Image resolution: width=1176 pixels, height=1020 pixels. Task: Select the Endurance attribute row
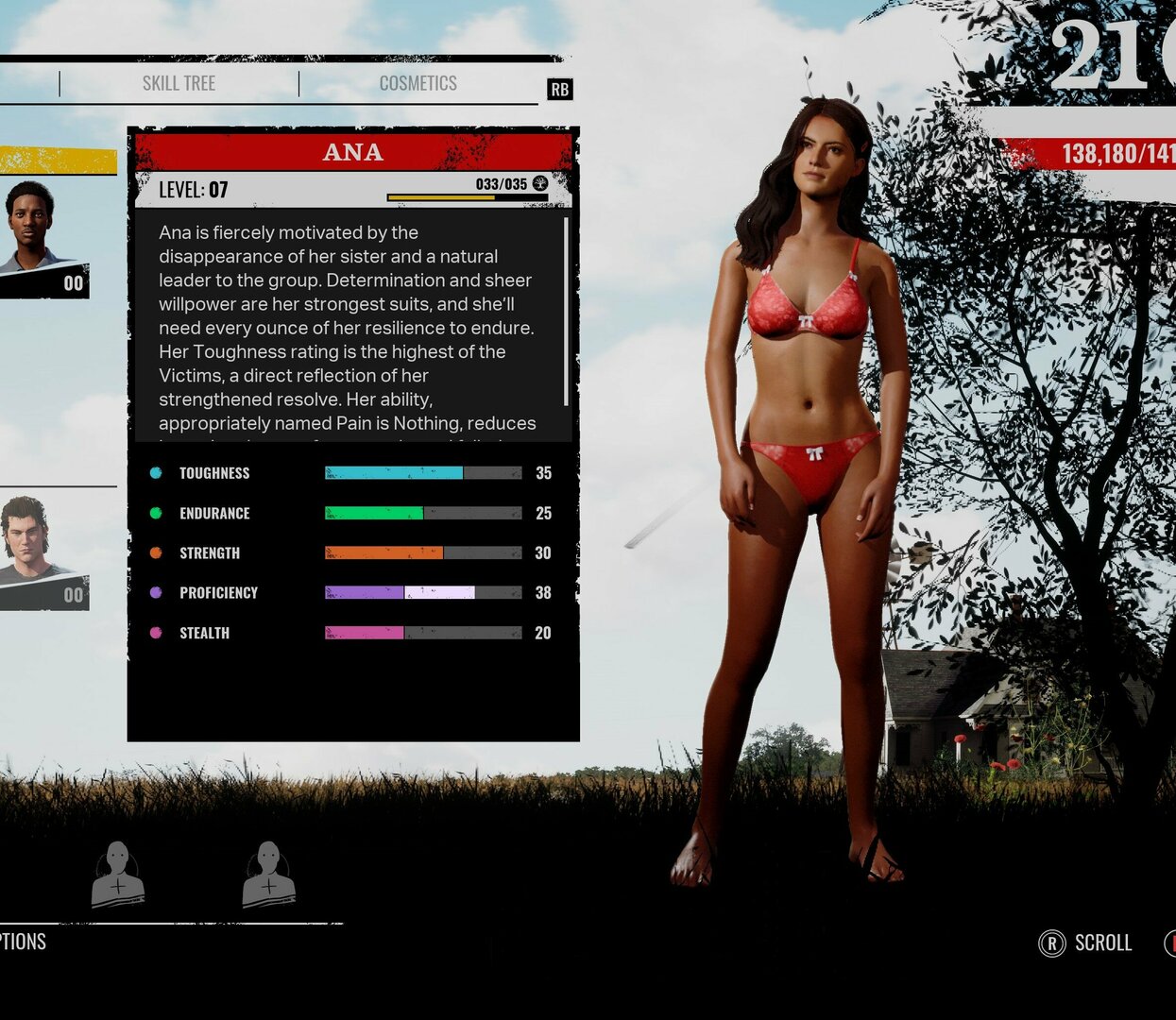[x=349, y=513]
